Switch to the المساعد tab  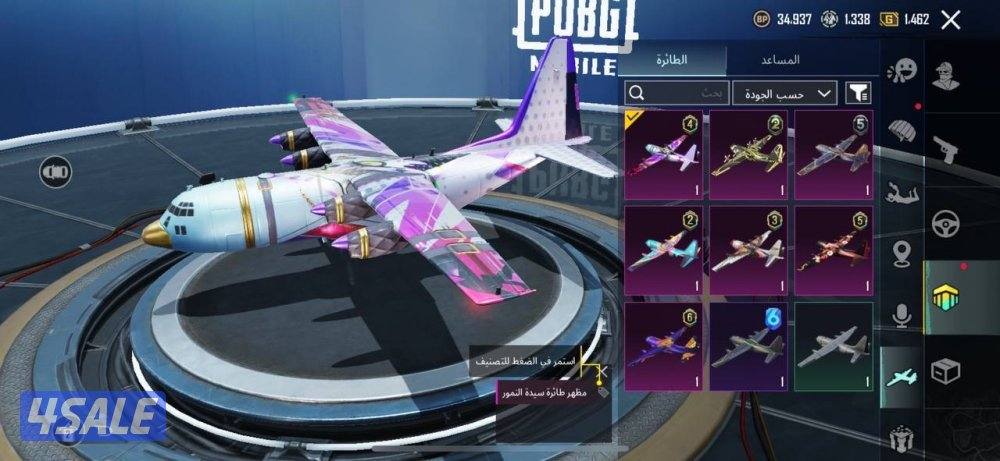point(787,60)
